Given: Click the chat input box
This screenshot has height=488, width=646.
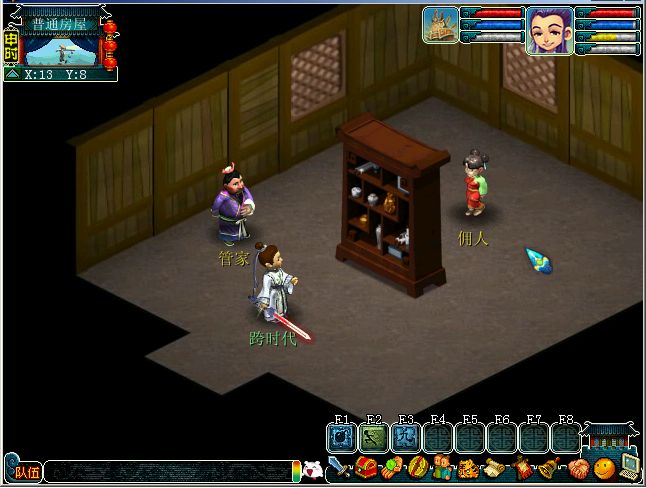Looking at the screenshot, I should (x=168, y=469).
